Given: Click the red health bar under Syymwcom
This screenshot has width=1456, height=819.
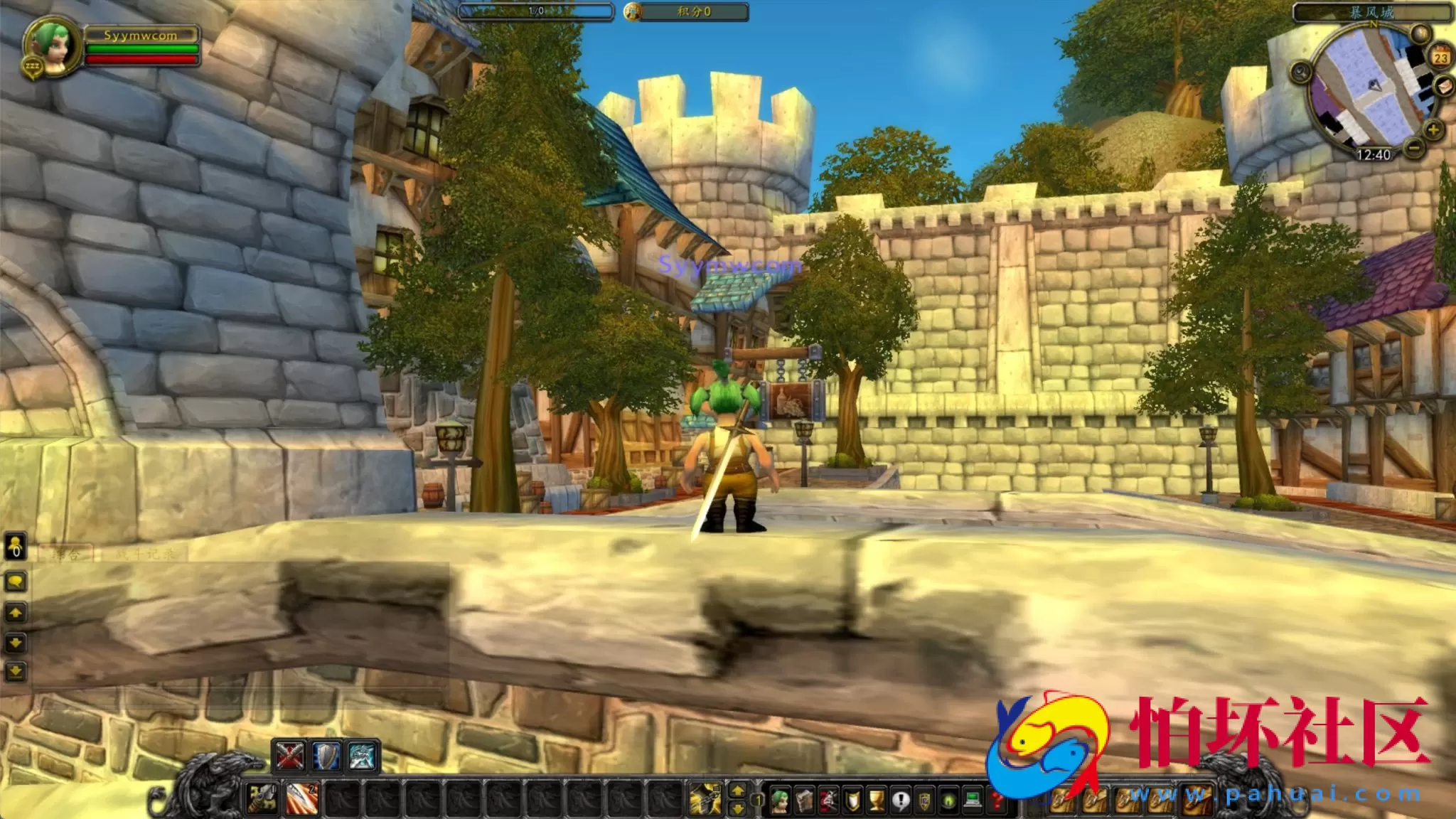Looking at the screenshot, I should point(141,58).
